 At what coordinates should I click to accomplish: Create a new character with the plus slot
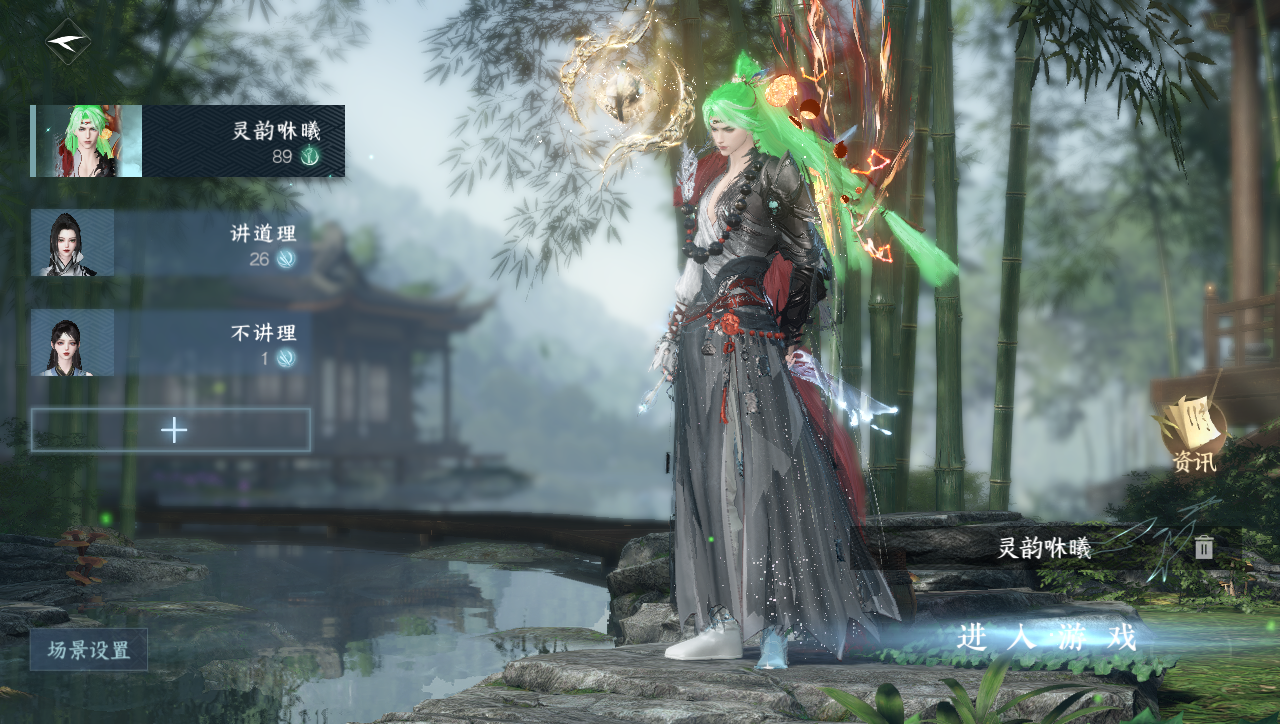click(171, 430)
